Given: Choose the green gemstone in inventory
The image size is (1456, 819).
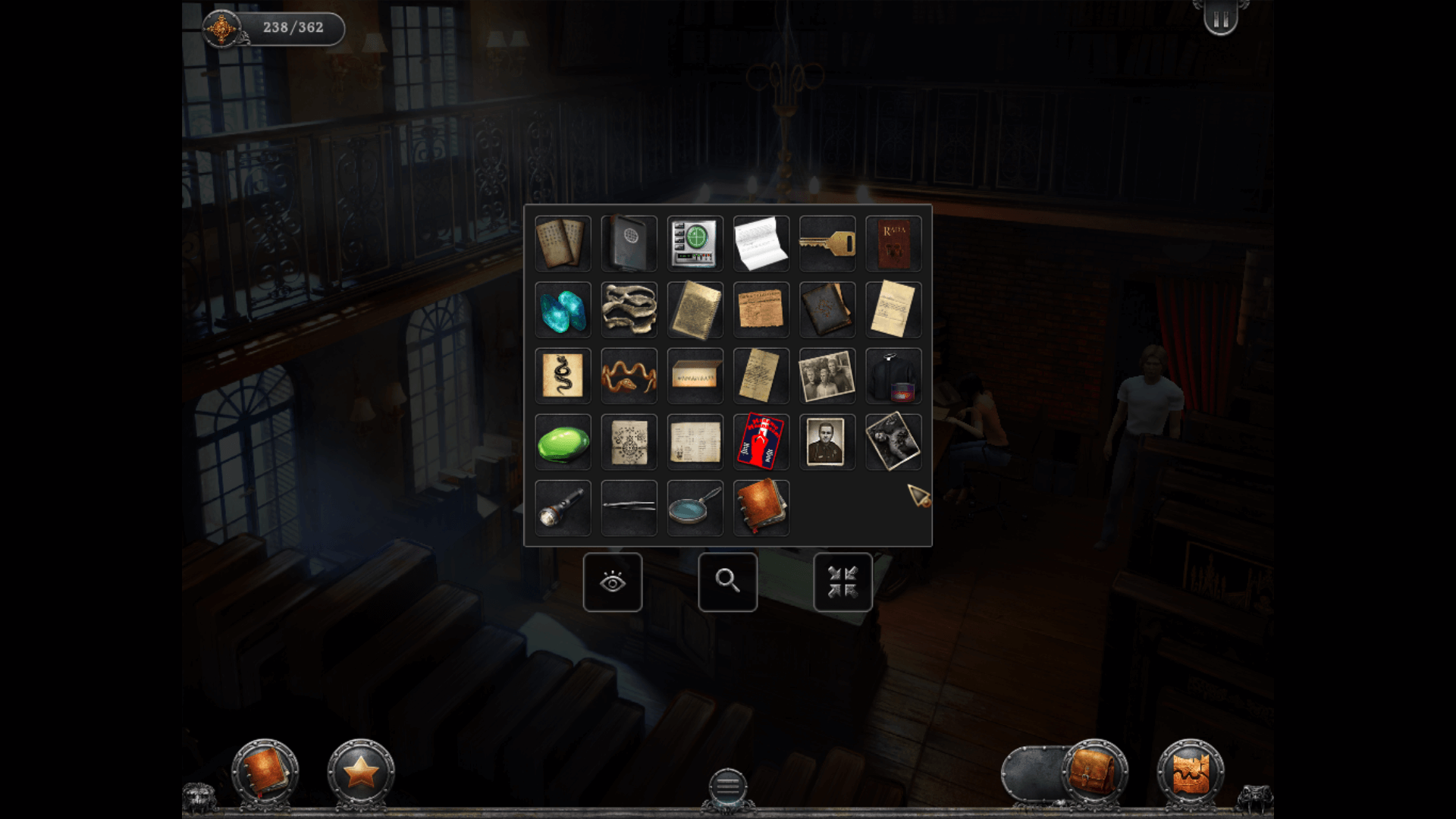Looking at the screenshot, I should pyautogui.click(x=563, y=442).
